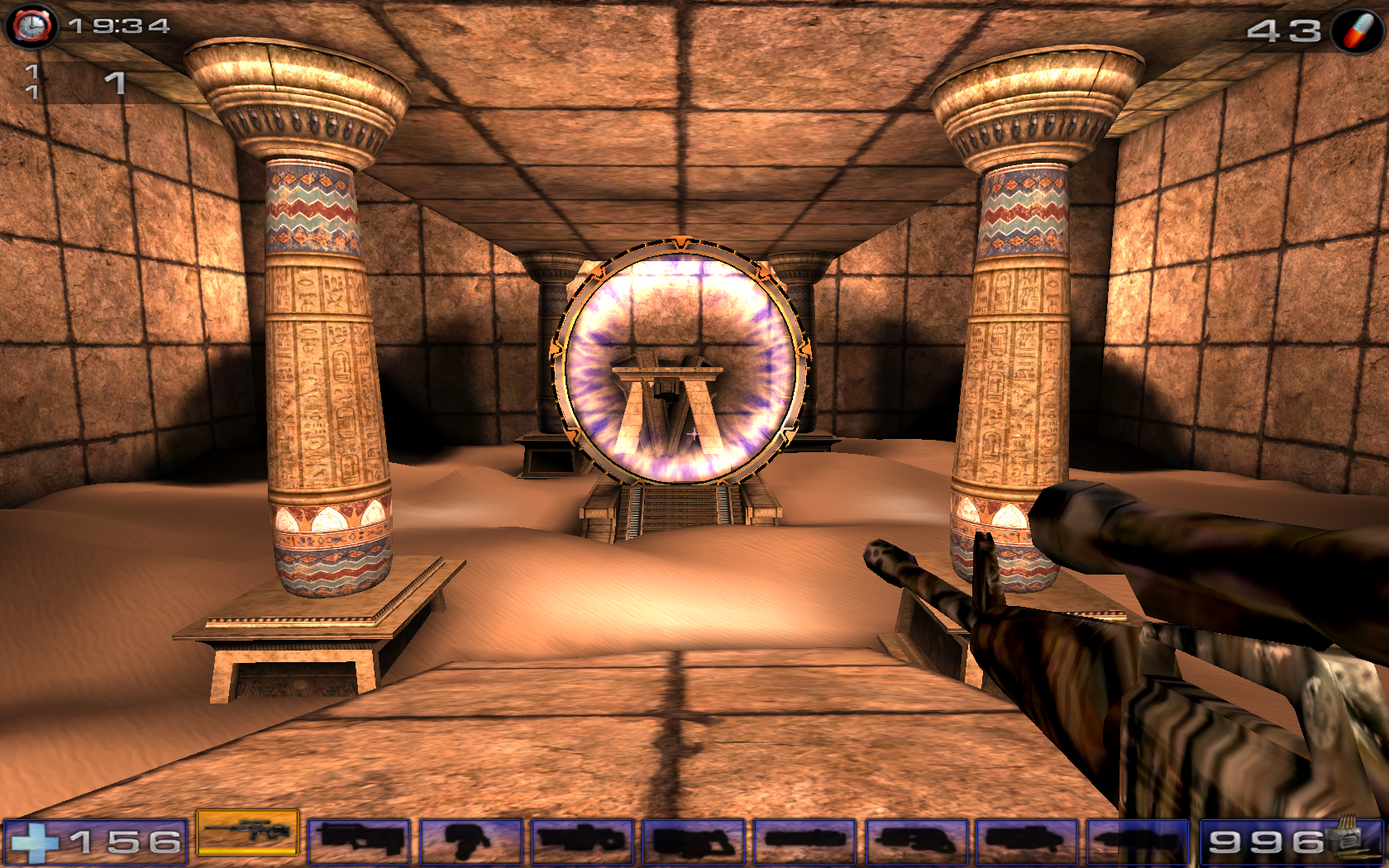Screen dimensions: 1389x868
Task: Click the alarm clock timer icon
Action: pyautogui.click(x=31, y=25)
